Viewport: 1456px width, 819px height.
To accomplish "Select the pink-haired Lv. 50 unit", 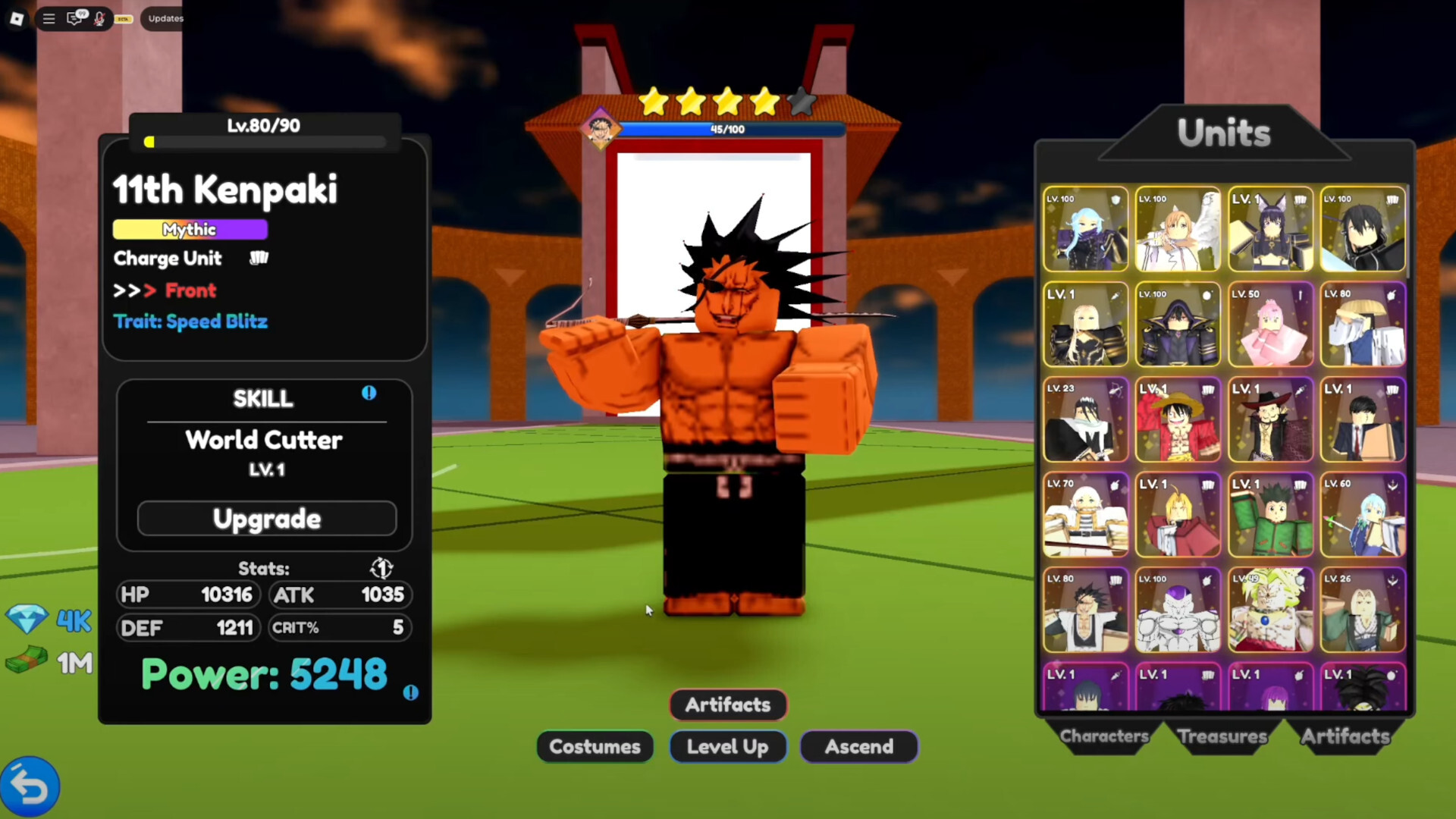I will click(1270, 325).
